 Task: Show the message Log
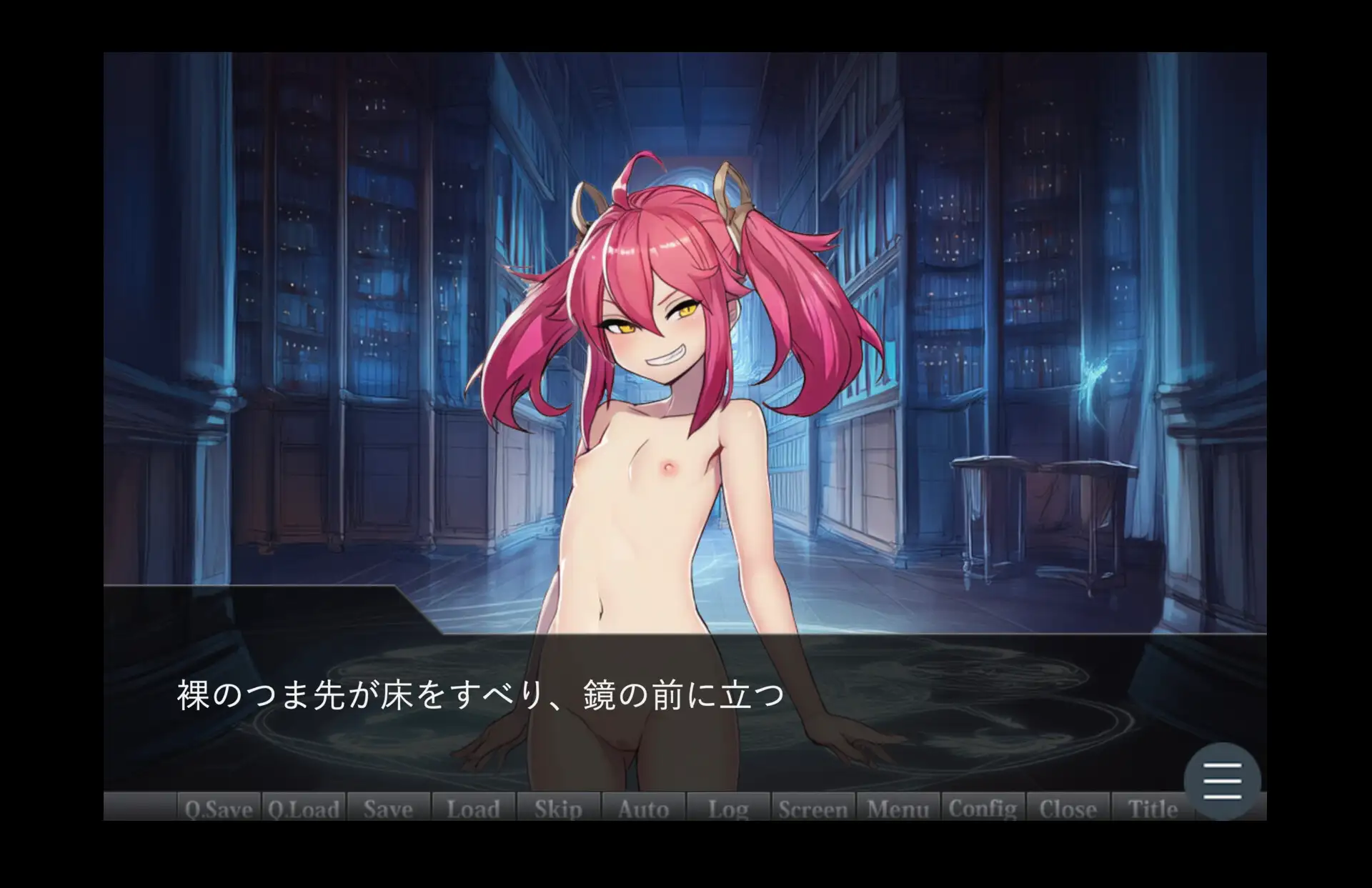point(728,808)
